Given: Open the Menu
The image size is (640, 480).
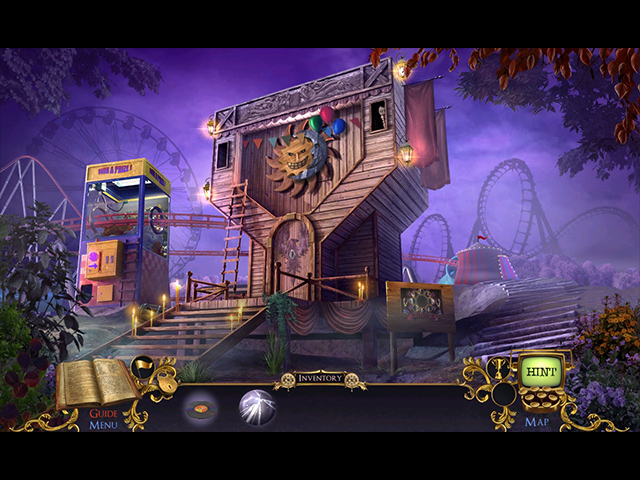Looking at the screenshot, I should 103,425.
